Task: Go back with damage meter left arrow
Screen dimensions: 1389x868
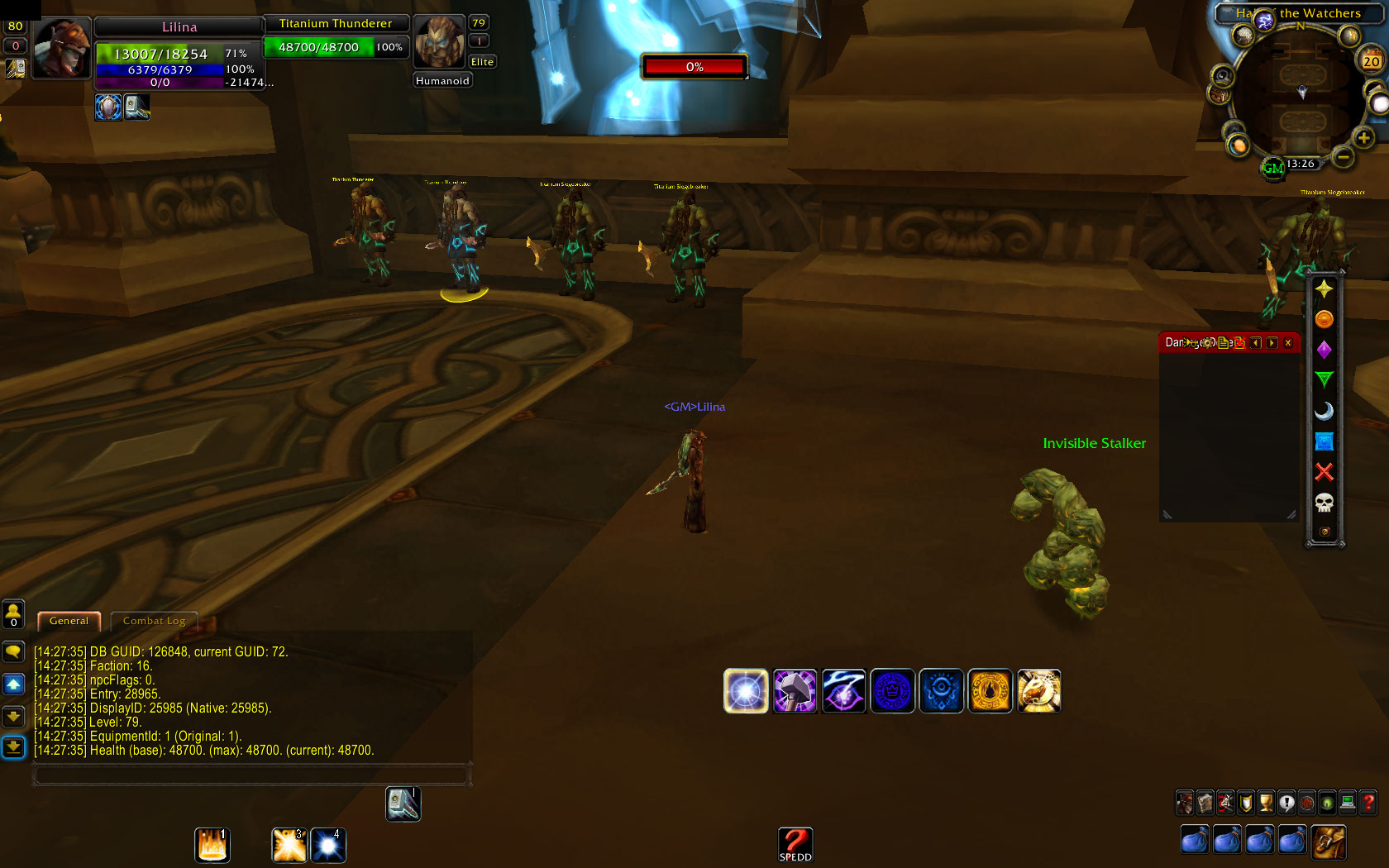Action: 1256,342
